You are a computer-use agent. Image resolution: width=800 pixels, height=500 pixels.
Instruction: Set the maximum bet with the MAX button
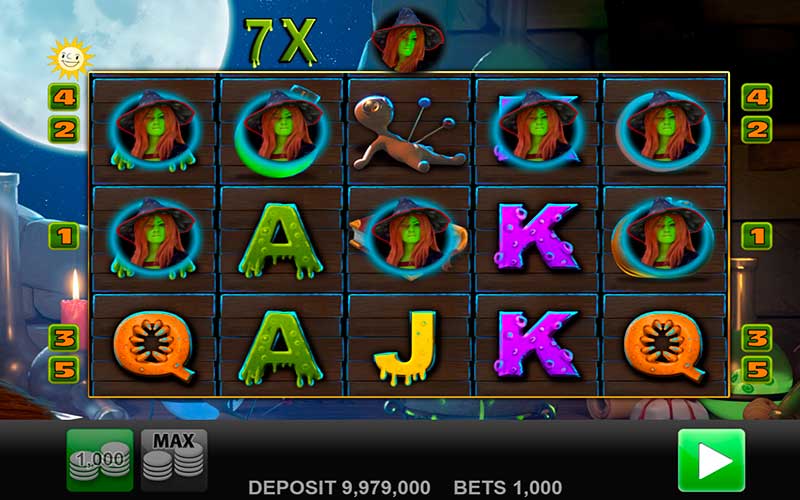tap(174, 460)
